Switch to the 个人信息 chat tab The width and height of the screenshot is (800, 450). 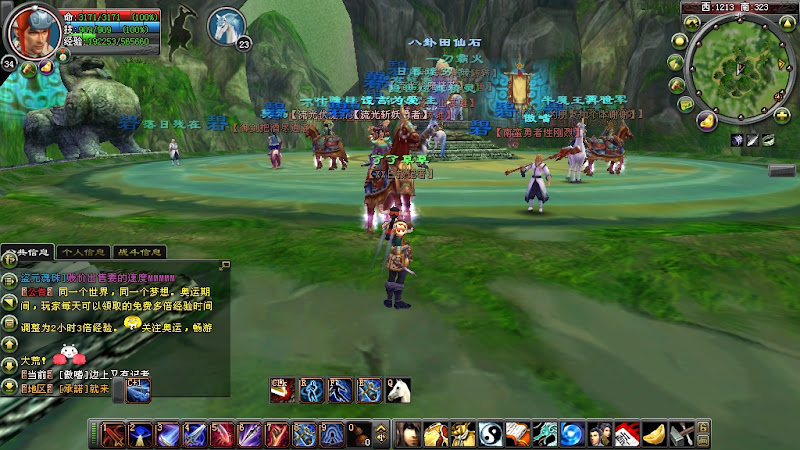tap(83, 252)
